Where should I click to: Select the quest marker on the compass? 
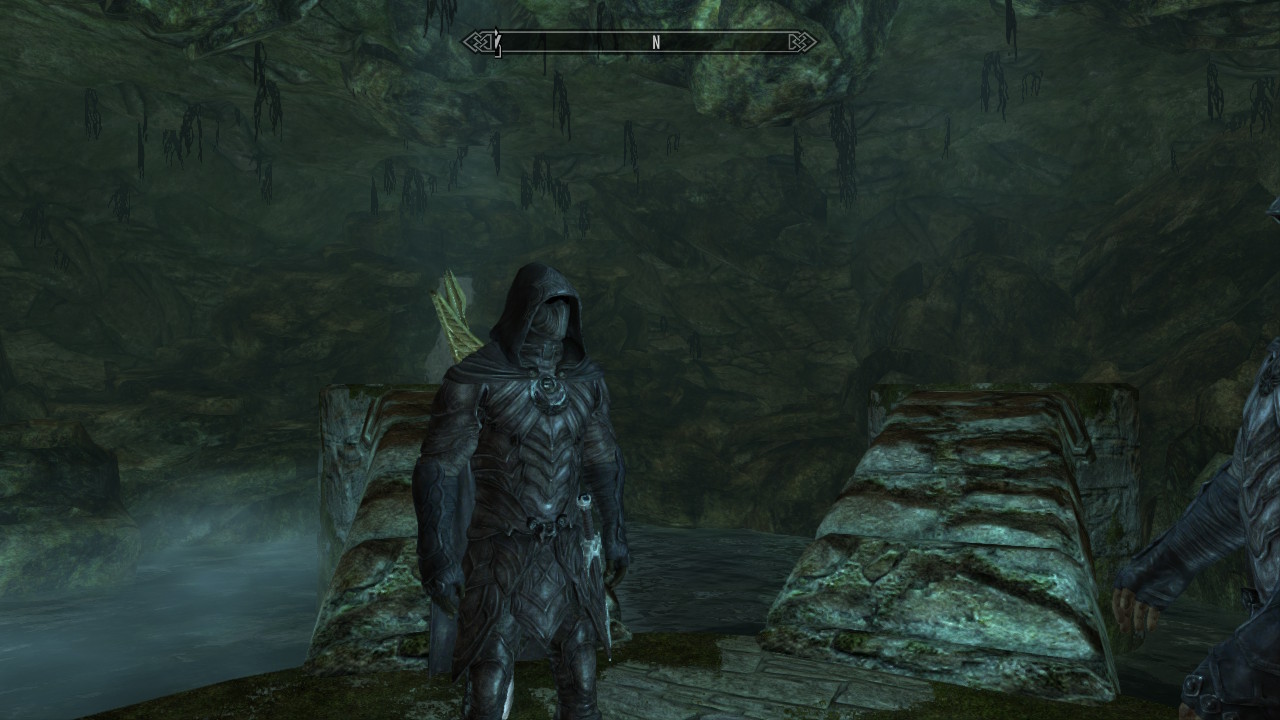tap(497, 42)
